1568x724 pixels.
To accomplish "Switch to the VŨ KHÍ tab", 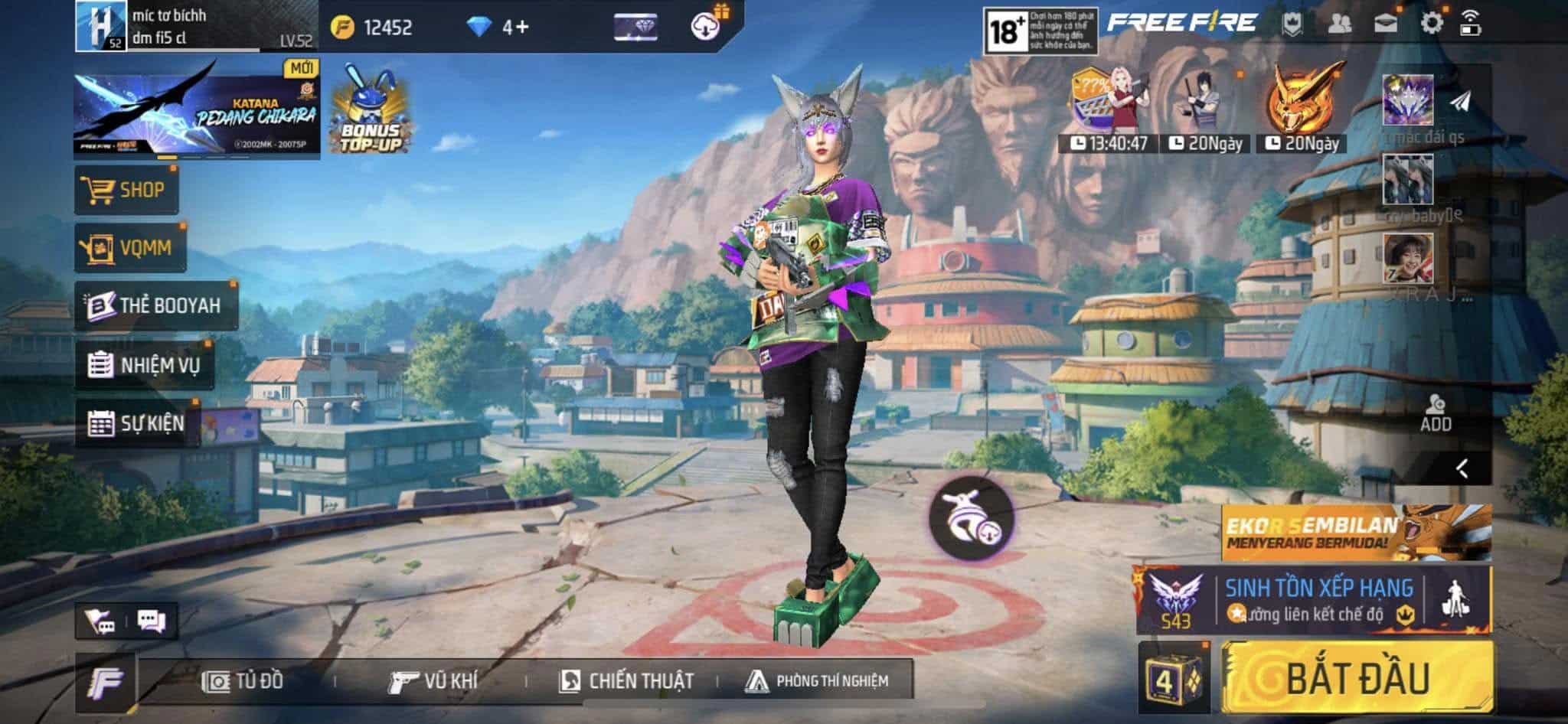I will pyautogui.click(x=433, y=680).
